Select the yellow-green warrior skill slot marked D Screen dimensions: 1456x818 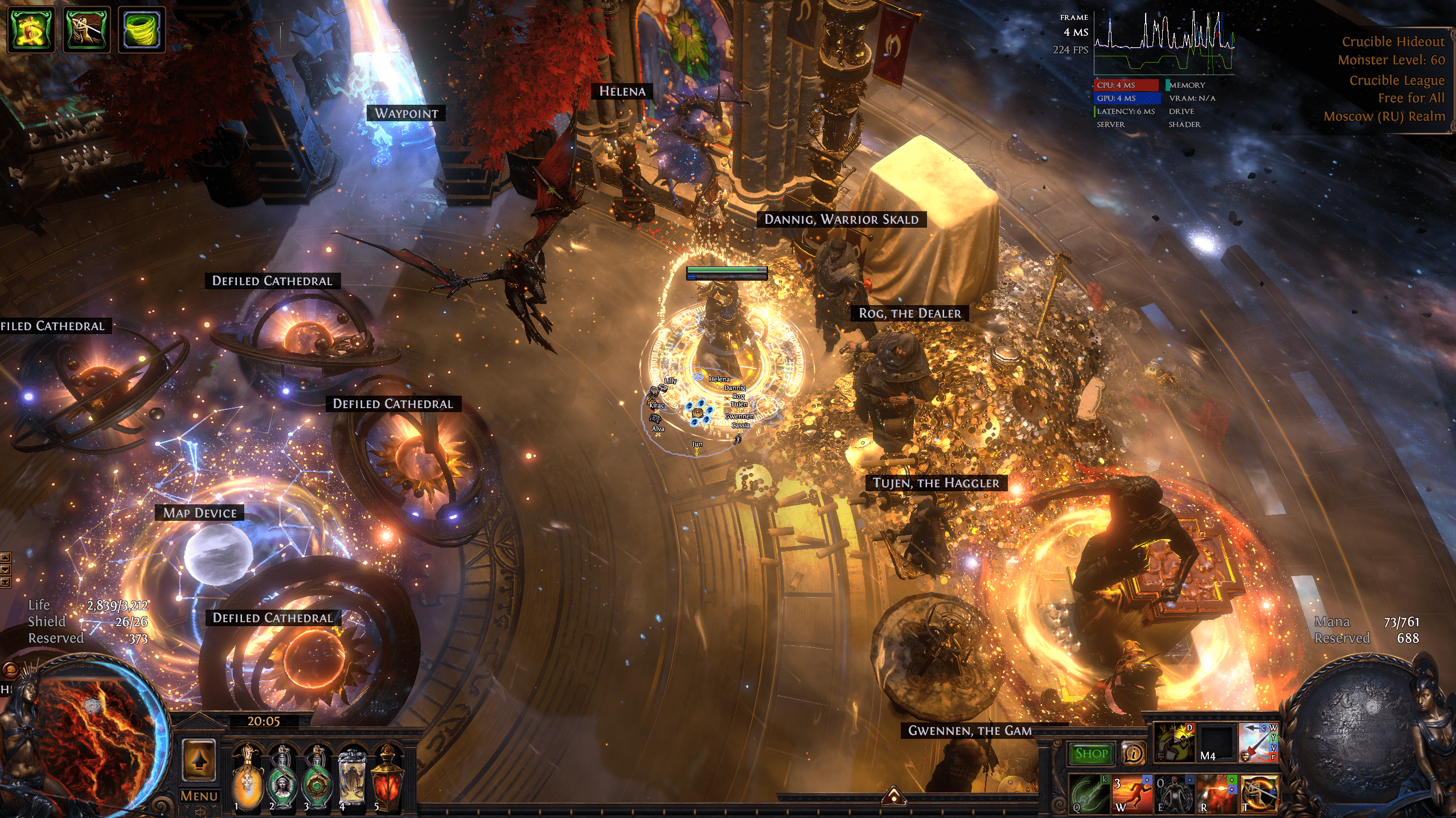point(1174,743)
